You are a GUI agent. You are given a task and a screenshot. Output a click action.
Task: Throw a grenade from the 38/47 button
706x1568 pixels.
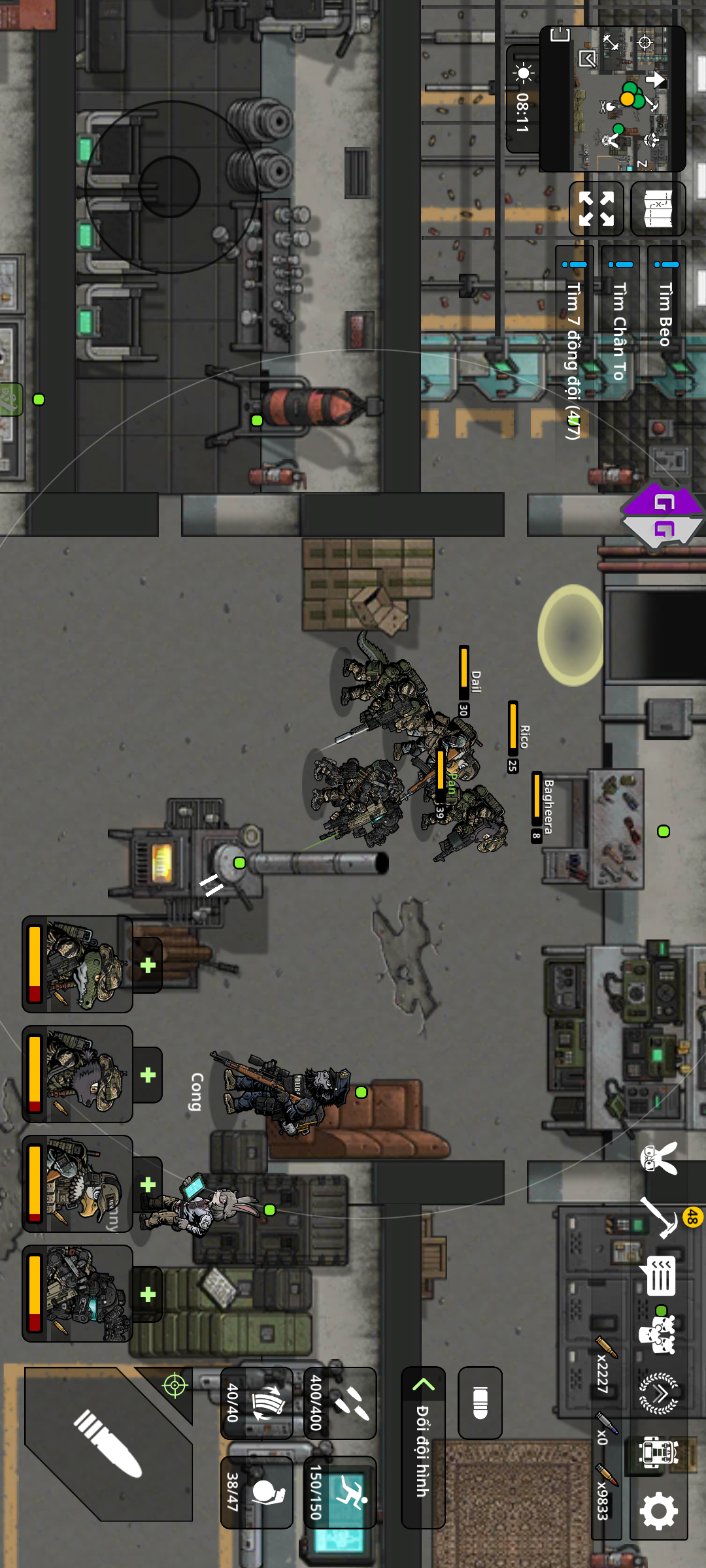pos(256,1492)
